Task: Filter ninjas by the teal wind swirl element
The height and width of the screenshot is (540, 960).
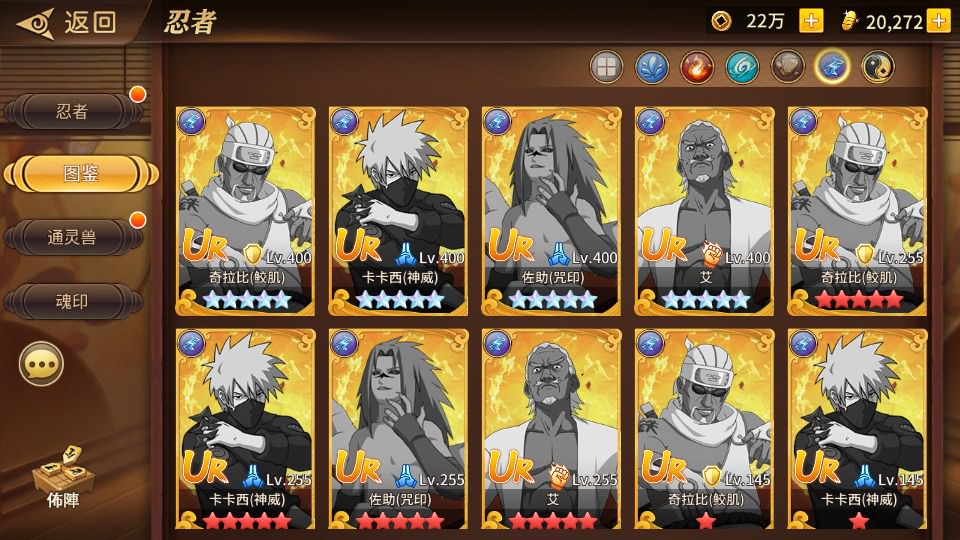Action: tap(742, 67)
